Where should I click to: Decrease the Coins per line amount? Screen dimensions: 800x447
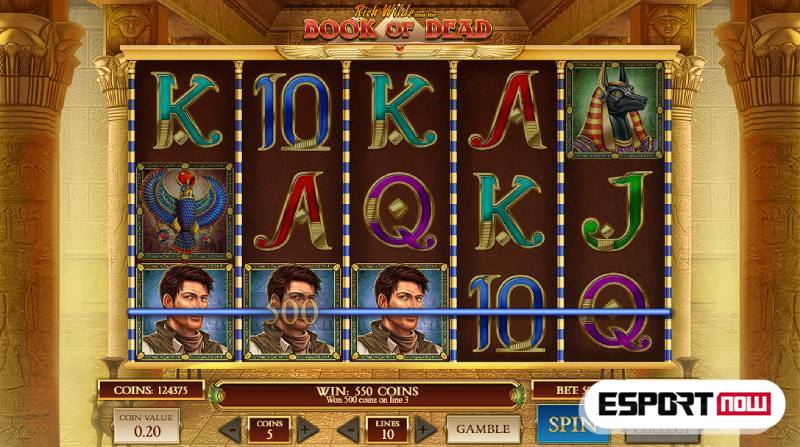(x=231, y=430)
